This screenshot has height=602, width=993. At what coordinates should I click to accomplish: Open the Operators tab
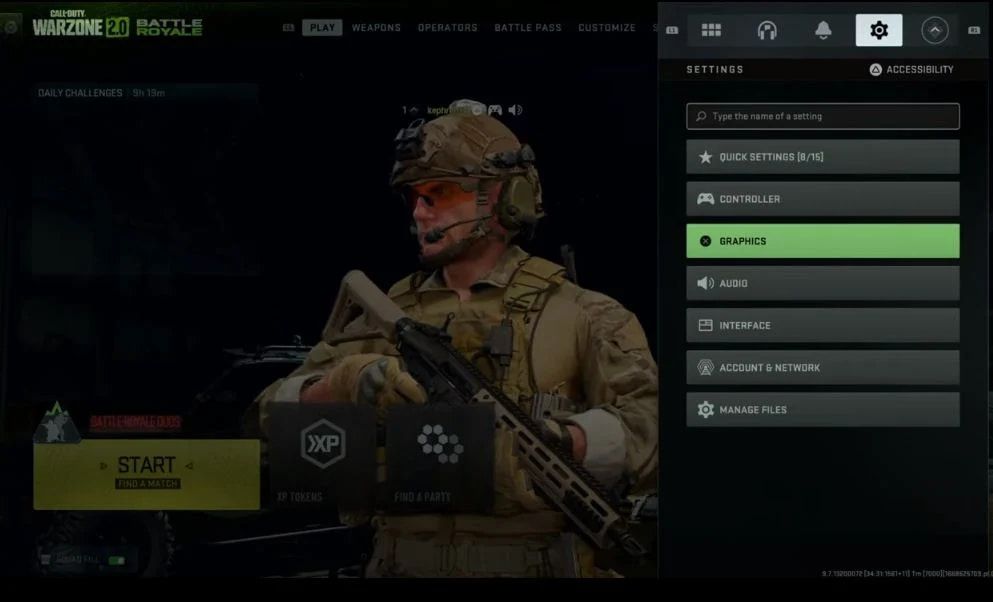447,28
